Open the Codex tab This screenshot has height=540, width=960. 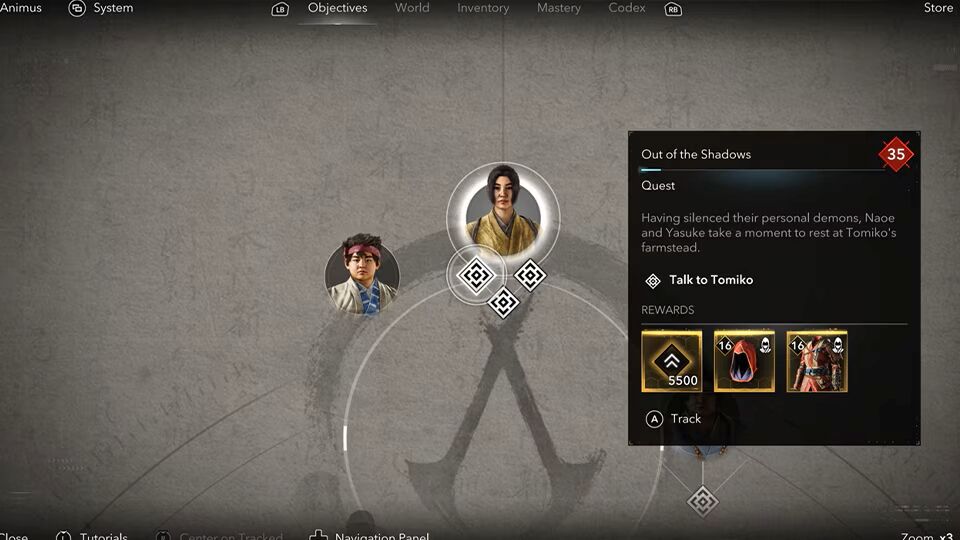tap(626, 8)
